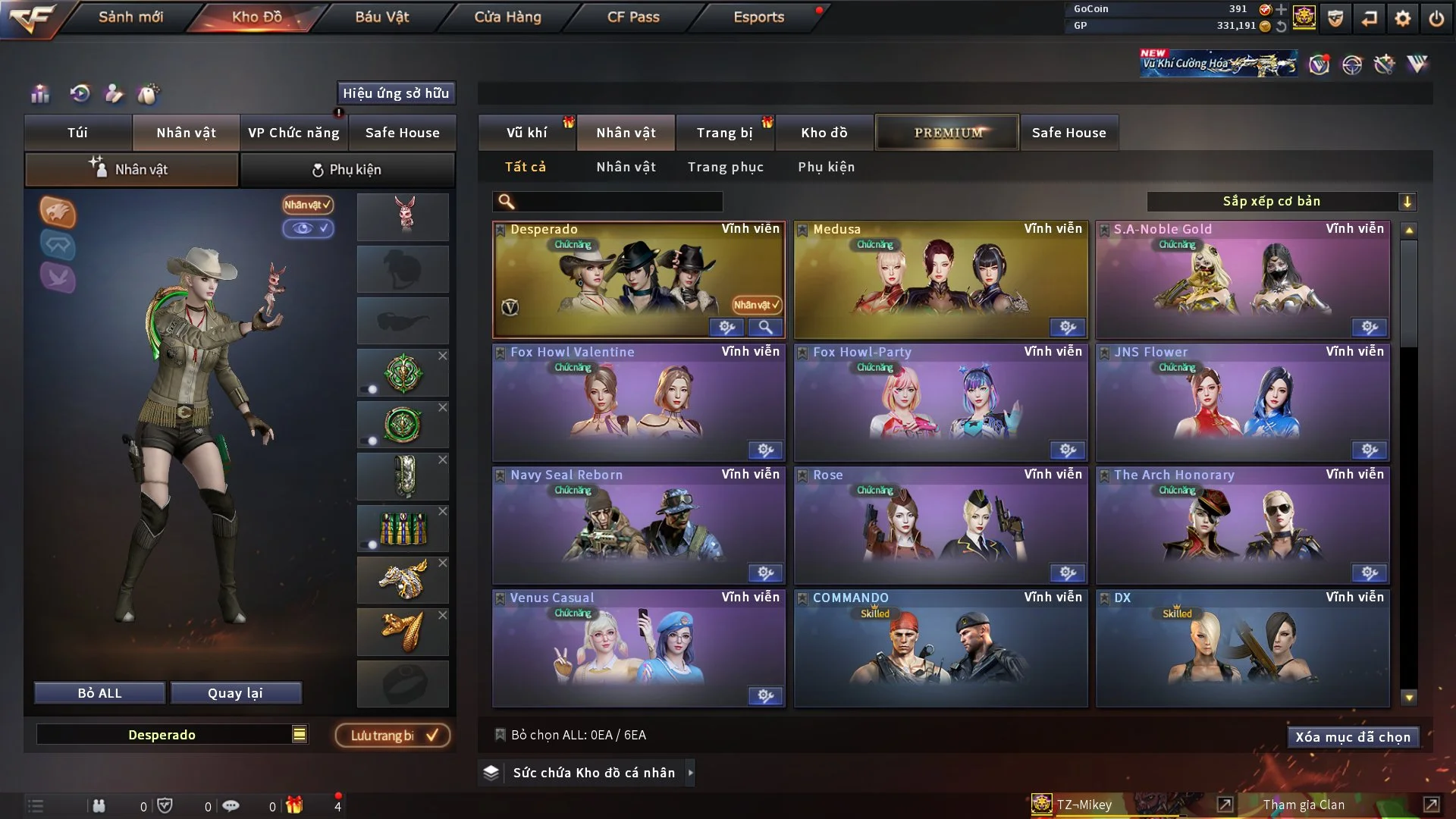
Task: Open the Desperado name list expander near bottom
Action: tap(300, 734)
